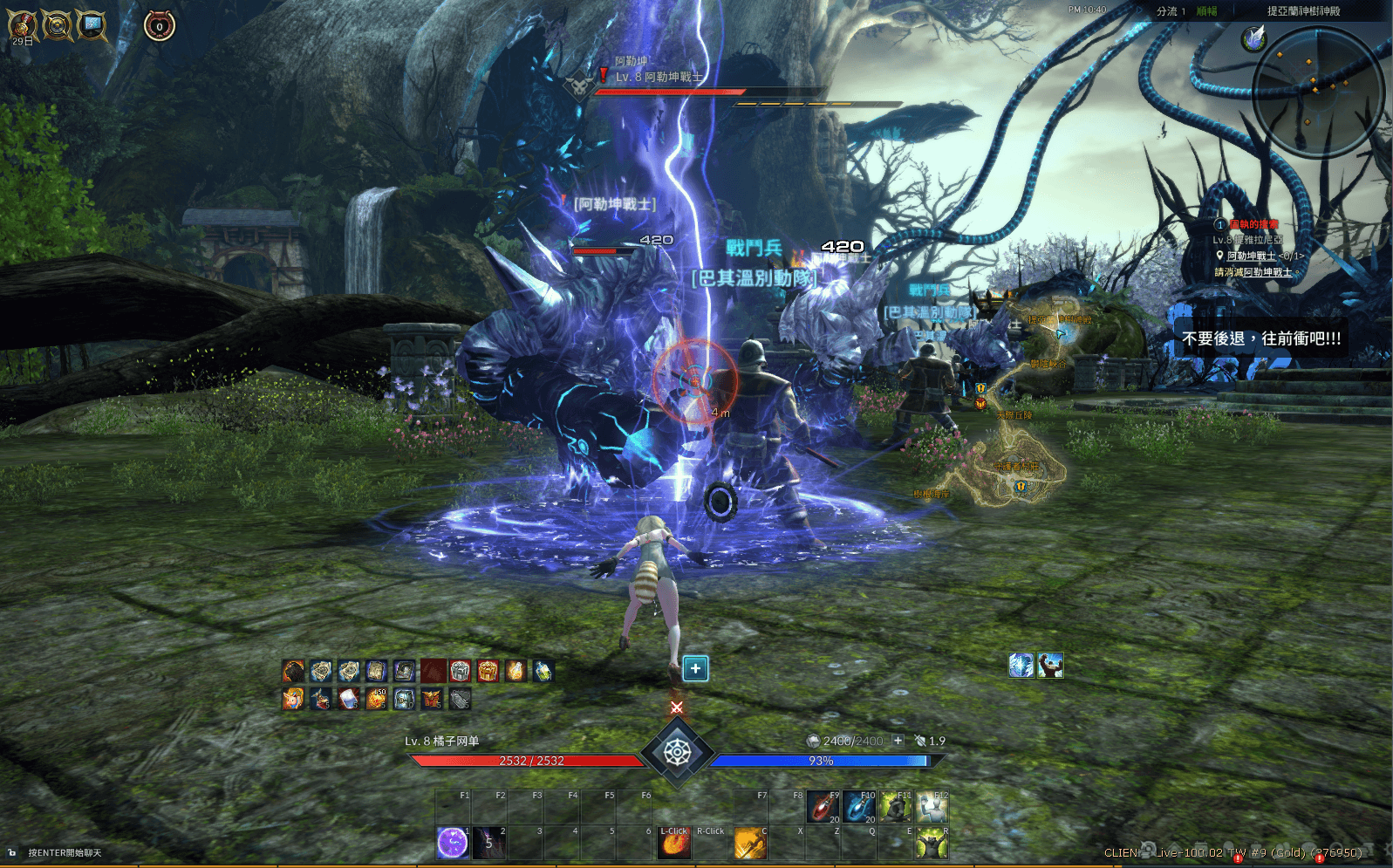Use the blue mana potion on the F10 slot
Image resolution: width=1393 pixels, height=868 pixels.
[858, 807]
